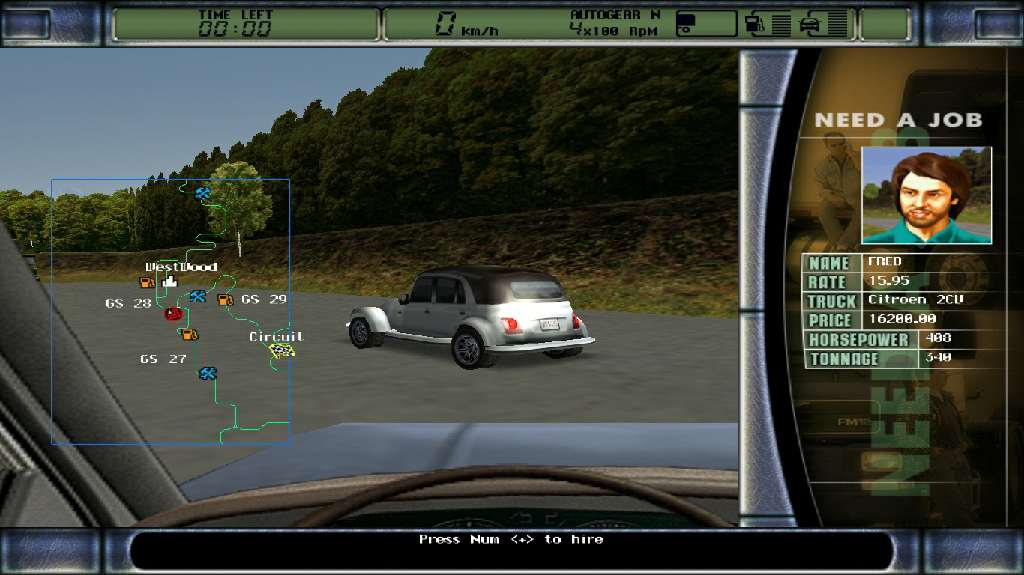1024x575 pixels.
Task: Select Fred's driver portrait
Action: tap(926, 195)
